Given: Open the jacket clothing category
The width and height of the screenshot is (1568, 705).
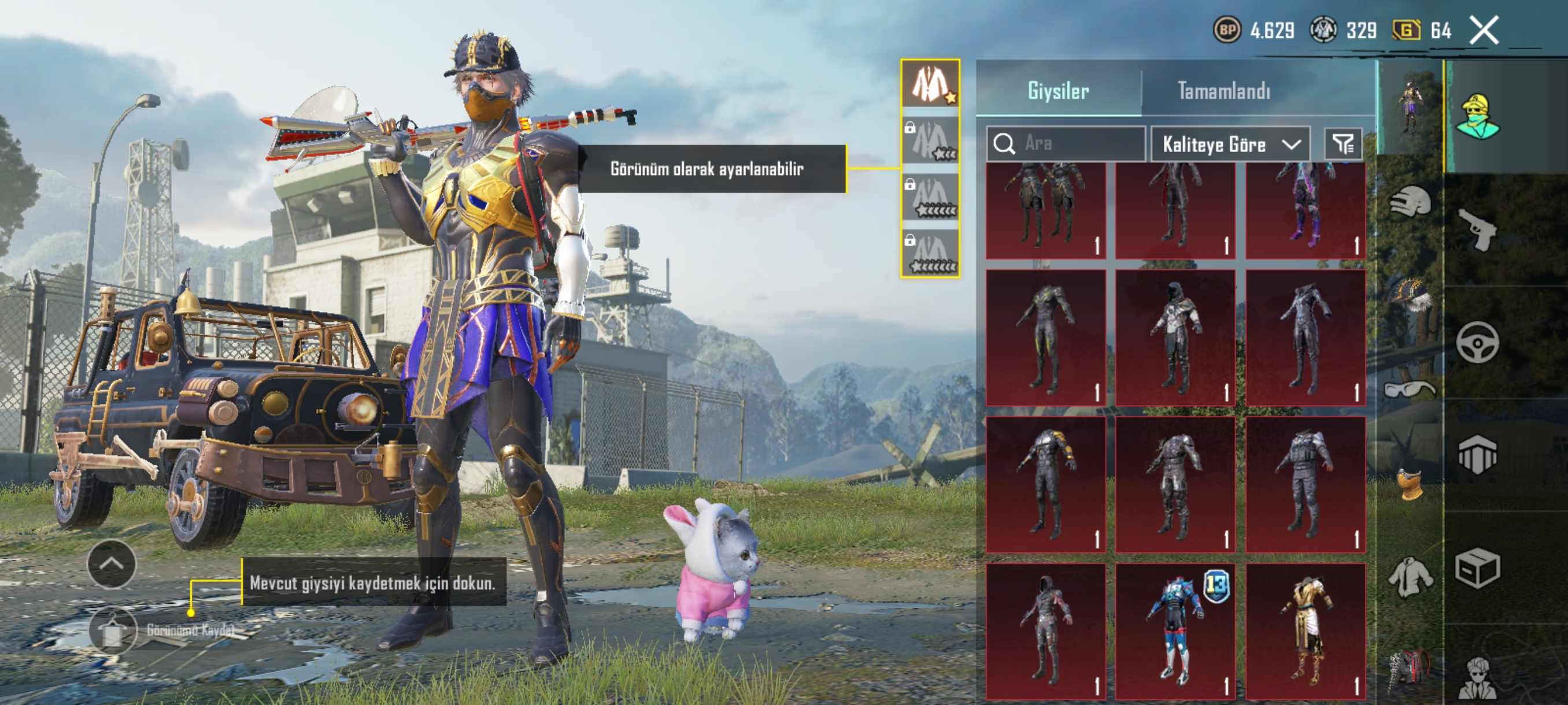Looking at the screenshot, I should 1410,577.
